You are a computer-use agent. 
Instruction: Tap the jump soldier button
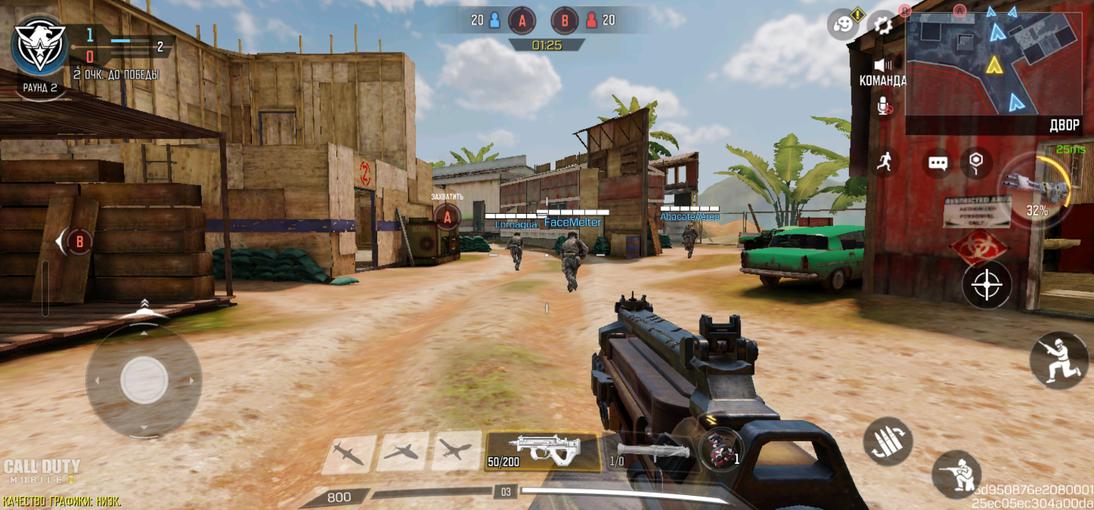1058,360
